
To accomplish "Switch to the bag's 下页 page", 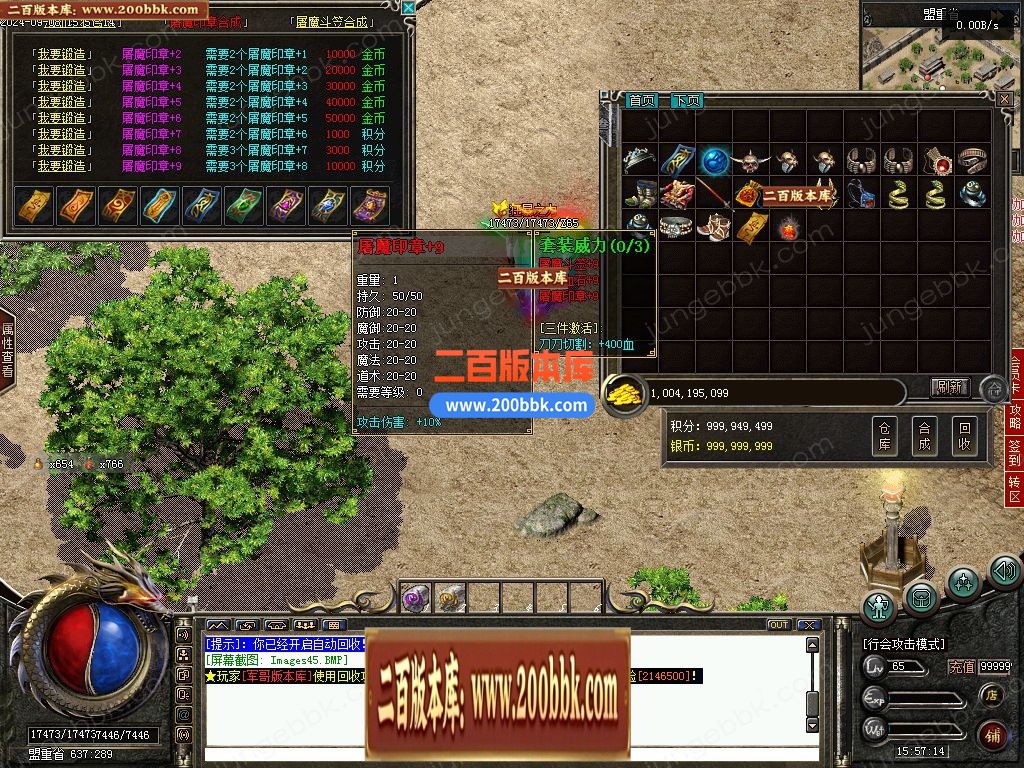I will click(x=686, y=100).
